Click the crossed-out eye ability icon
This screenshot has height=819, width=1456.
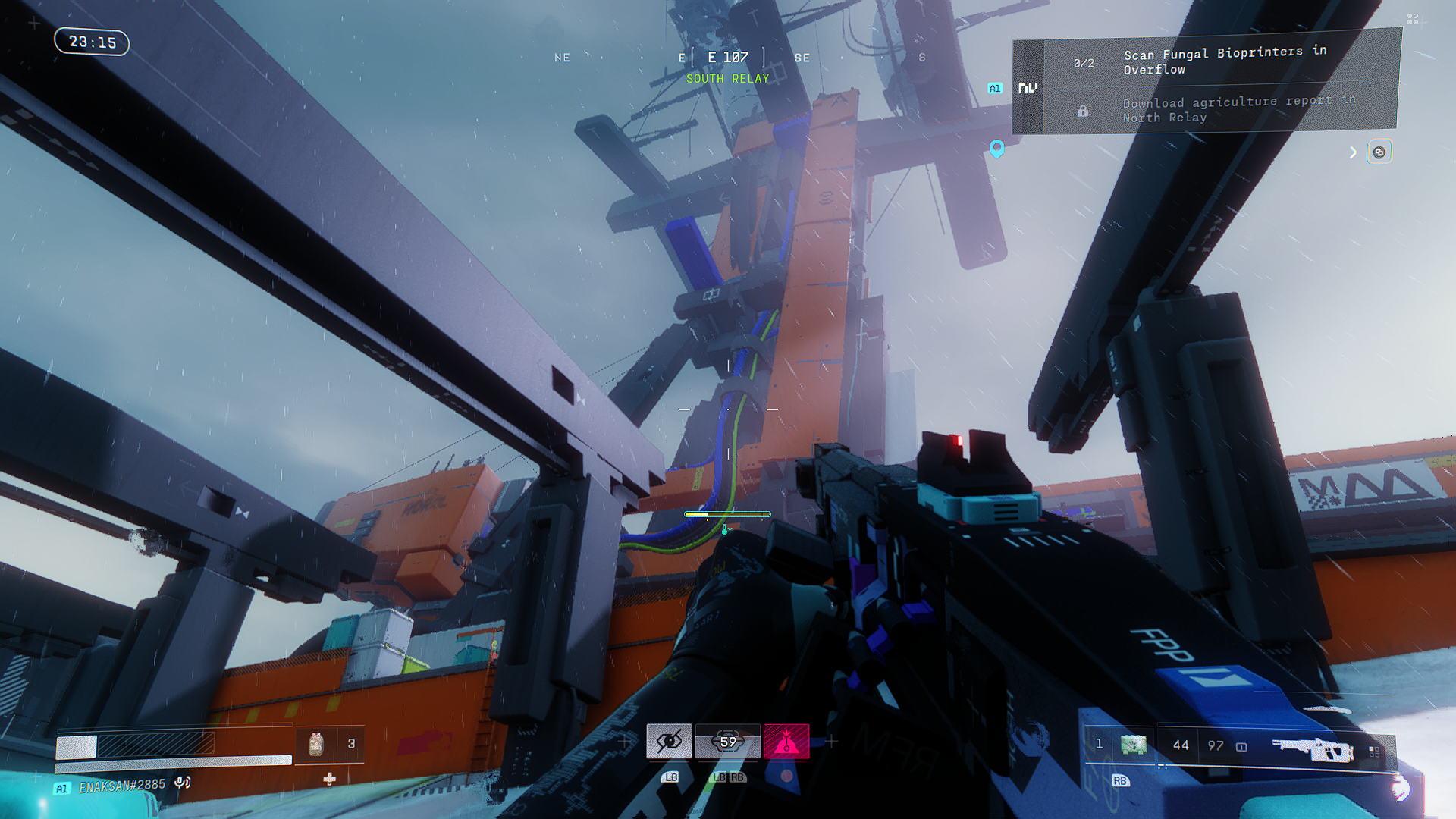tap(669, 742)
